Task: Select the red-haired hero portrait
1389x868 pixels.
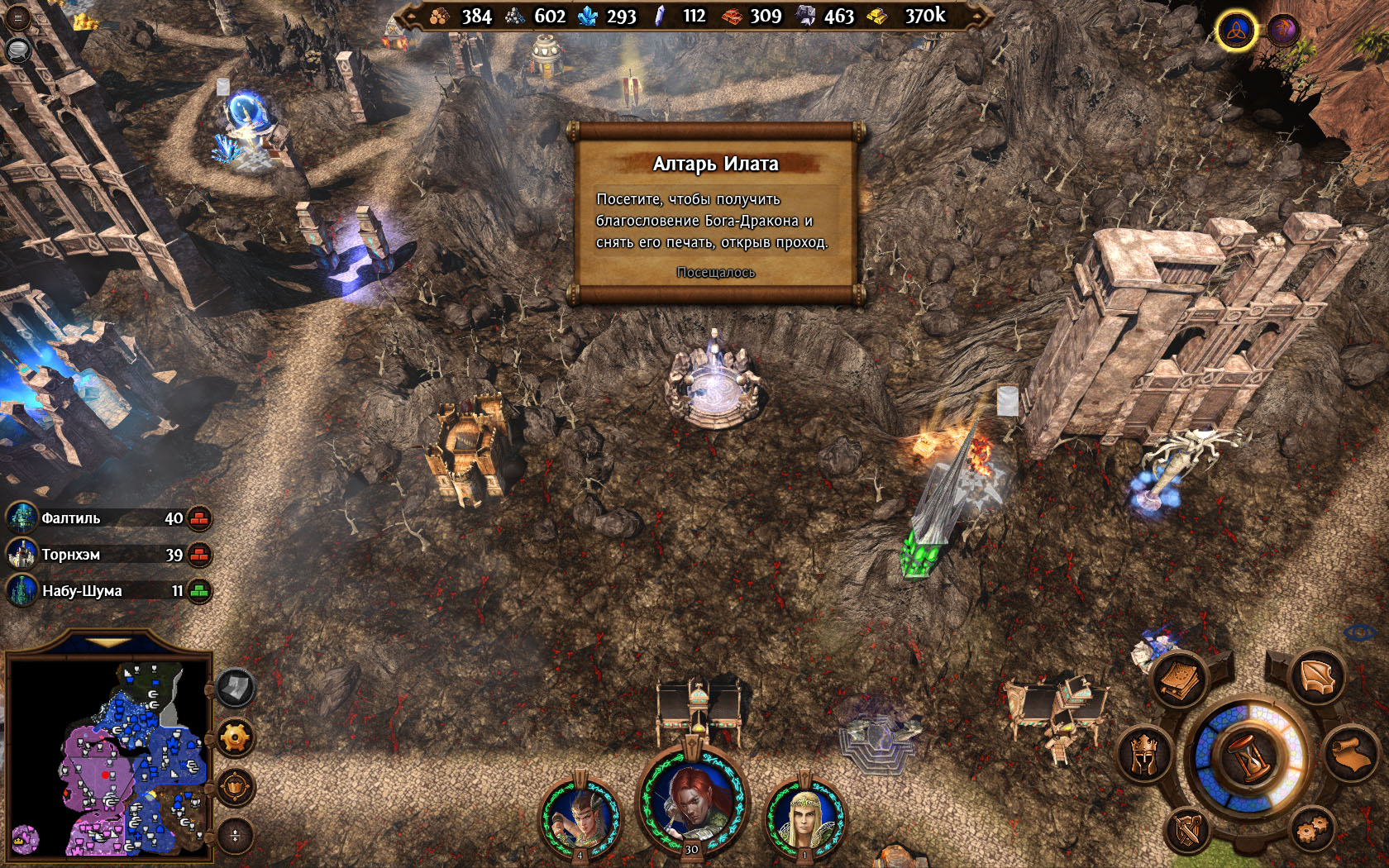Action: [x=693, y=800]
